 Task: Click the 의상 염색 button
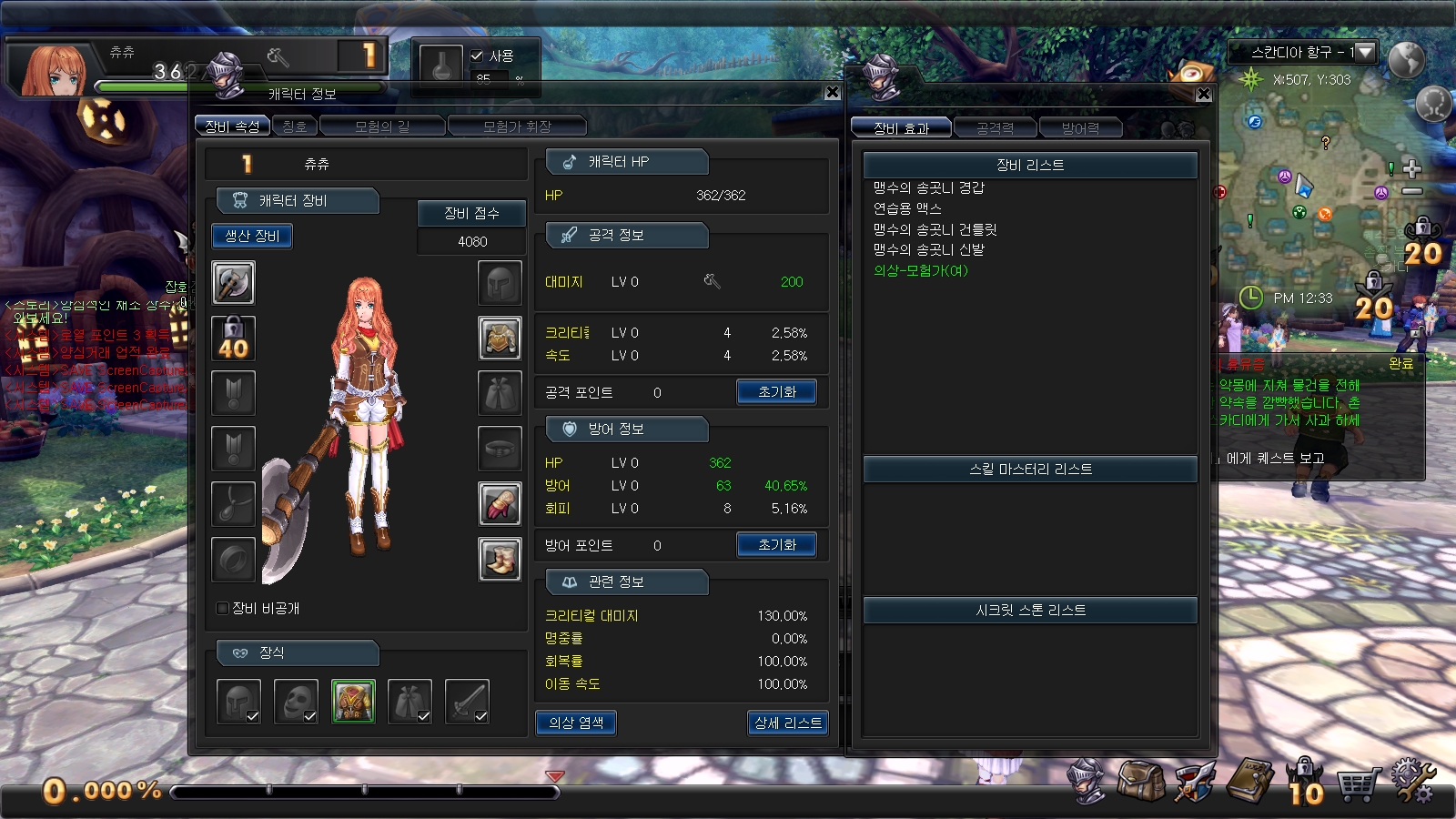tap(577, 723)
